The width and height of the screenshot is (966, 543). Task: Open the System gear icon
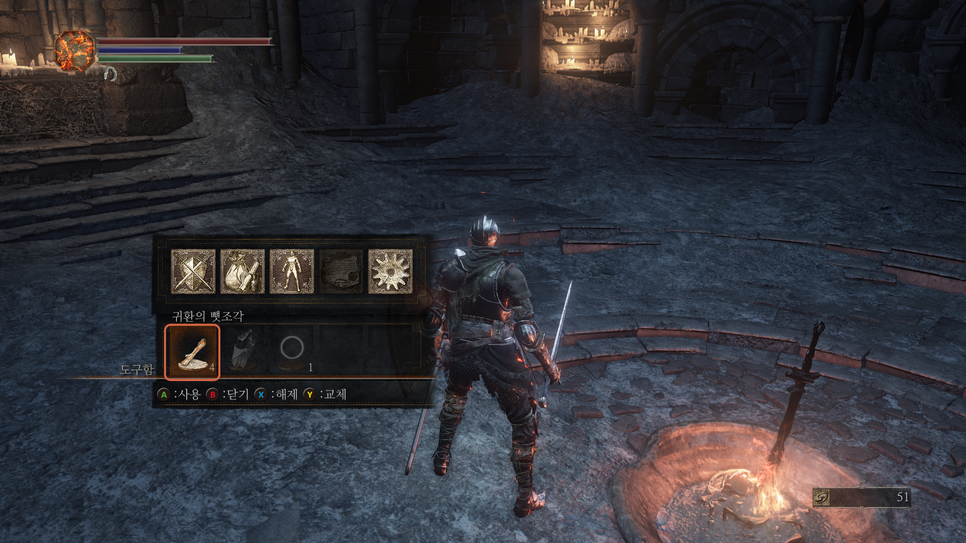390,272
